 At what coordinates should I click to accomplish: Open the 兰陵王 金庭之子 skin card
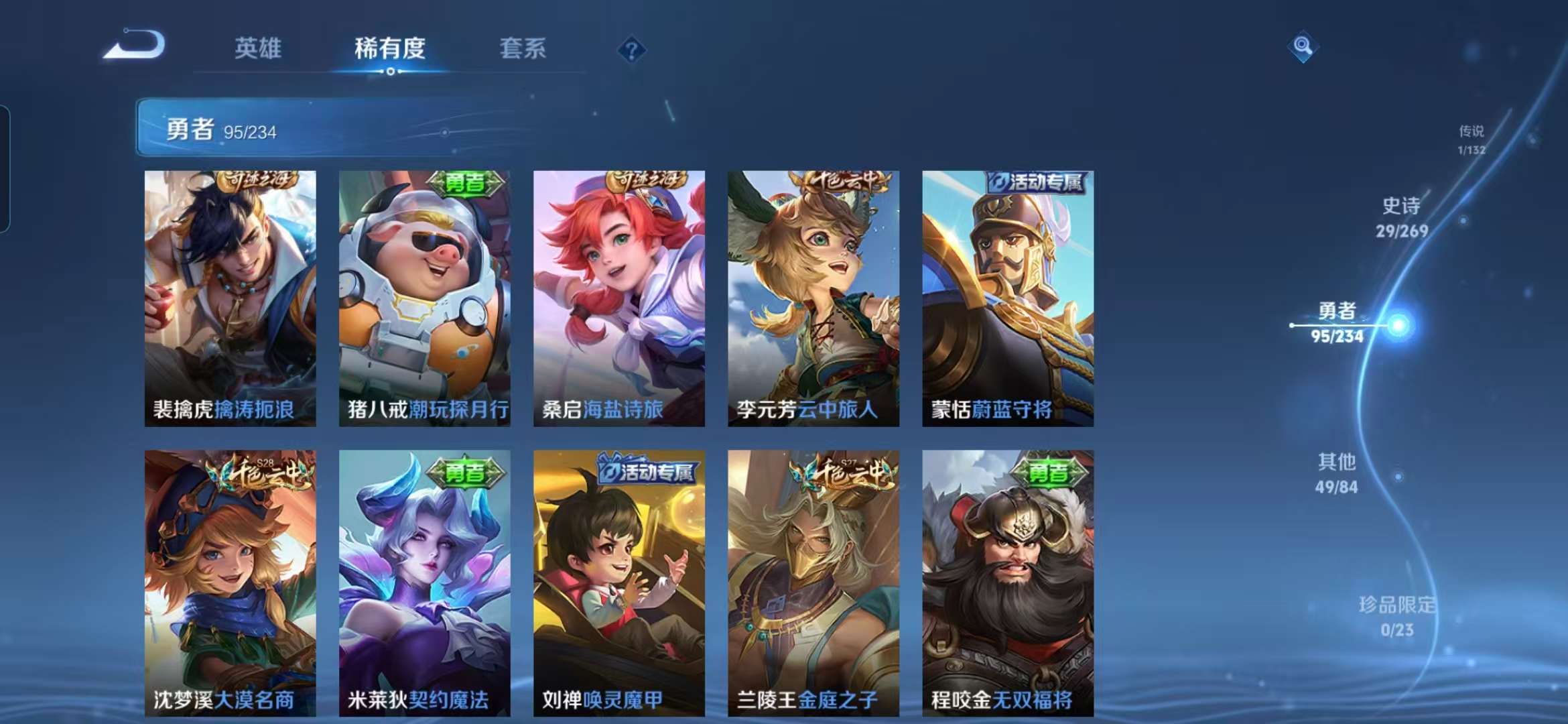click(813, 582)
